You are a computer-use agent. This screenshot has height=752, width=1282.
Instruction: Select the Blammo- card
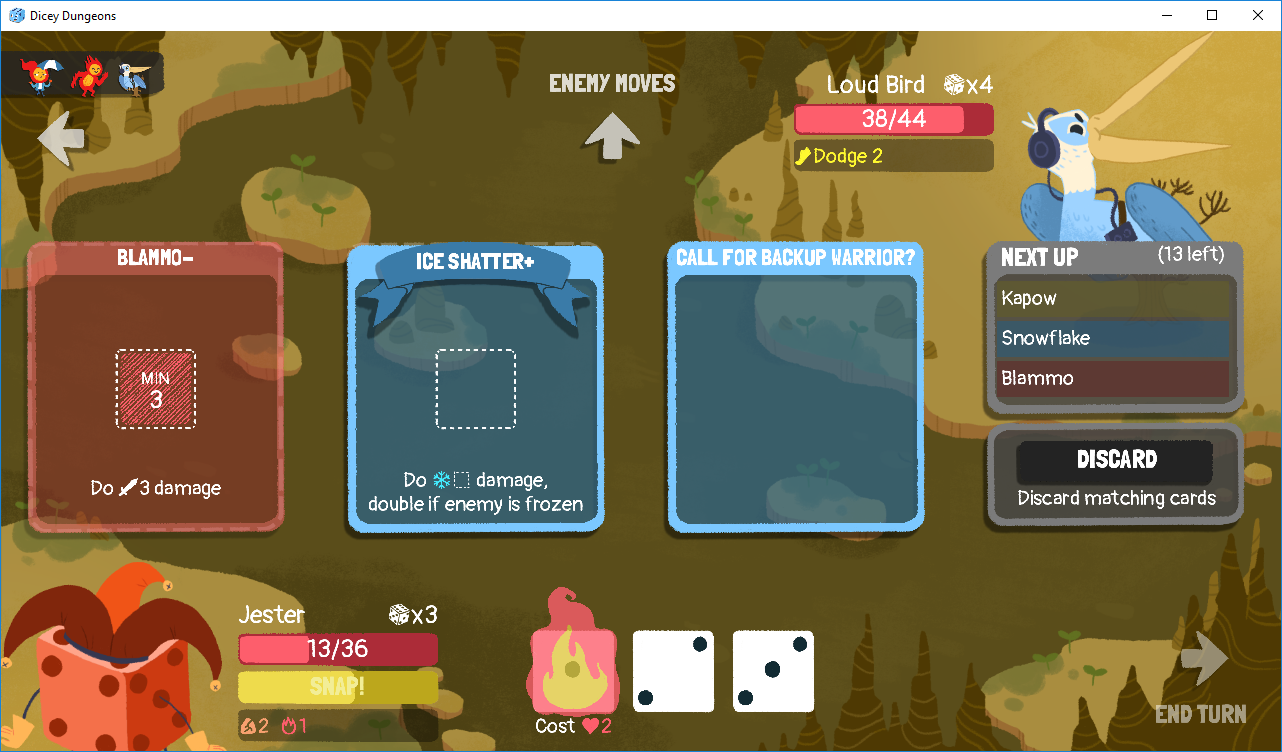click(x=155, y=388)
